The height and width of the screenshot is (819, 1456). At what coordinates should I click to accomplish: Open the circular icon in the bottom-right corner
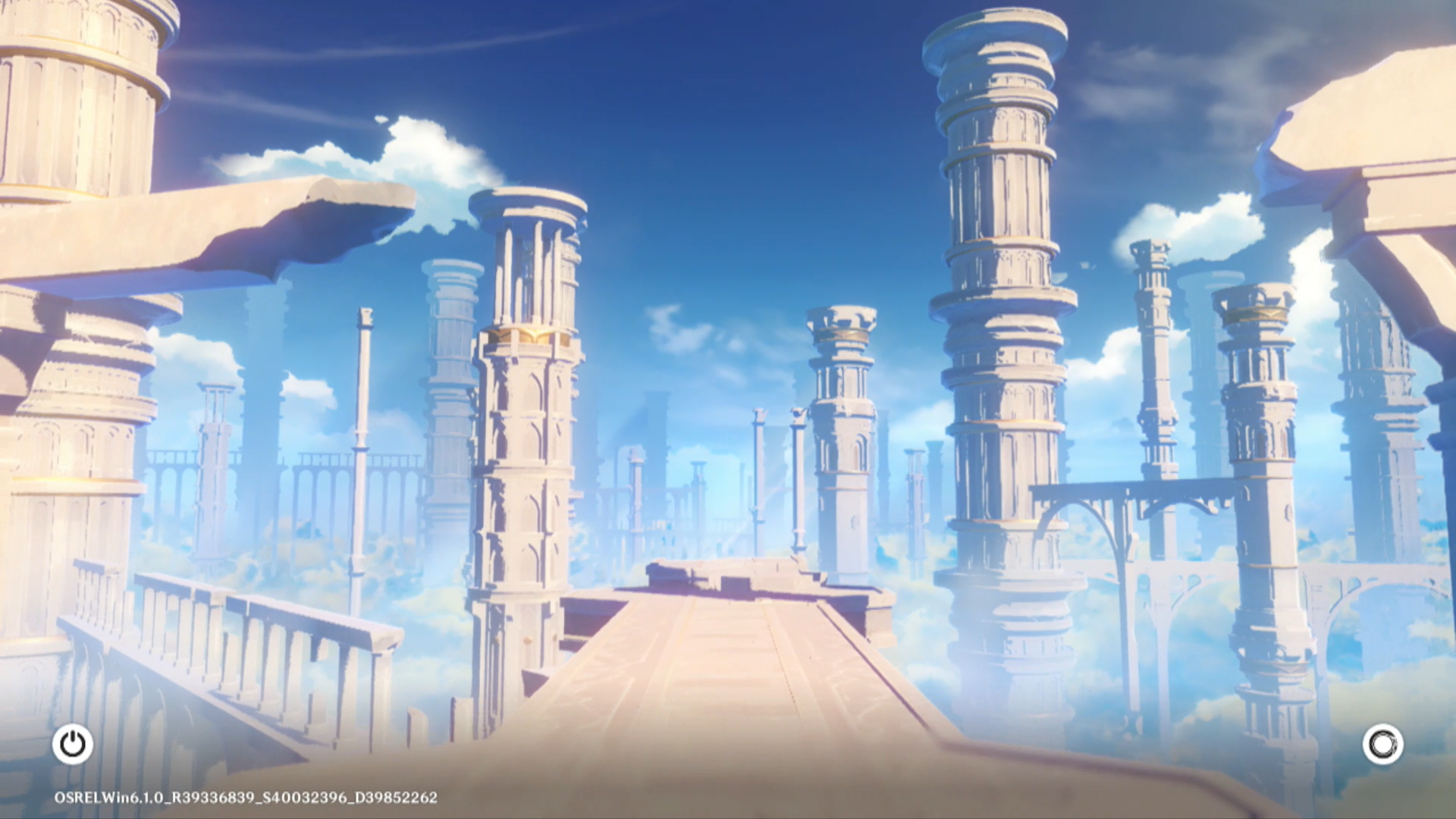point(1382,744)
